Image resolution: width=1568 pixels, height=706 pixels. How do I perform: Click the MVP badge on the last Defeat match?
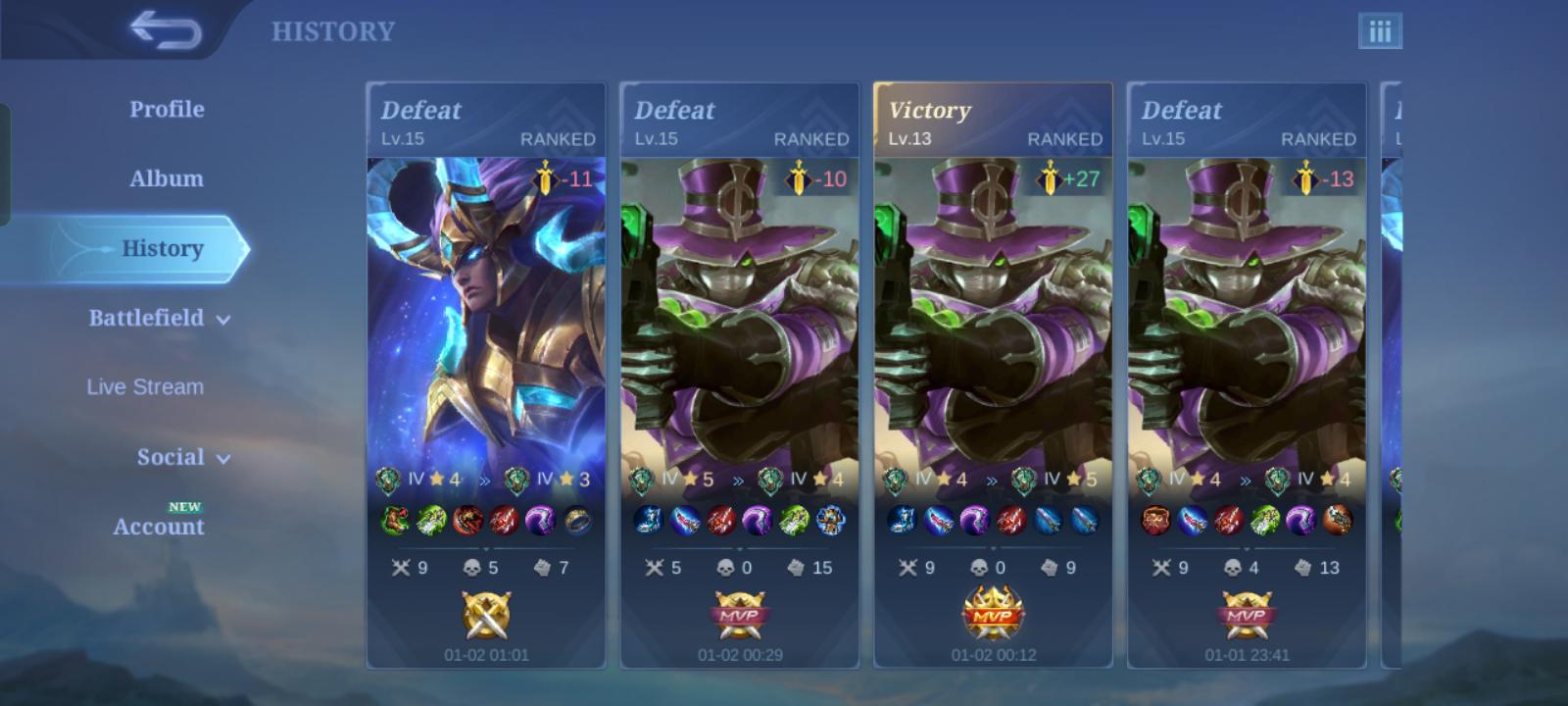[1248, 617]
